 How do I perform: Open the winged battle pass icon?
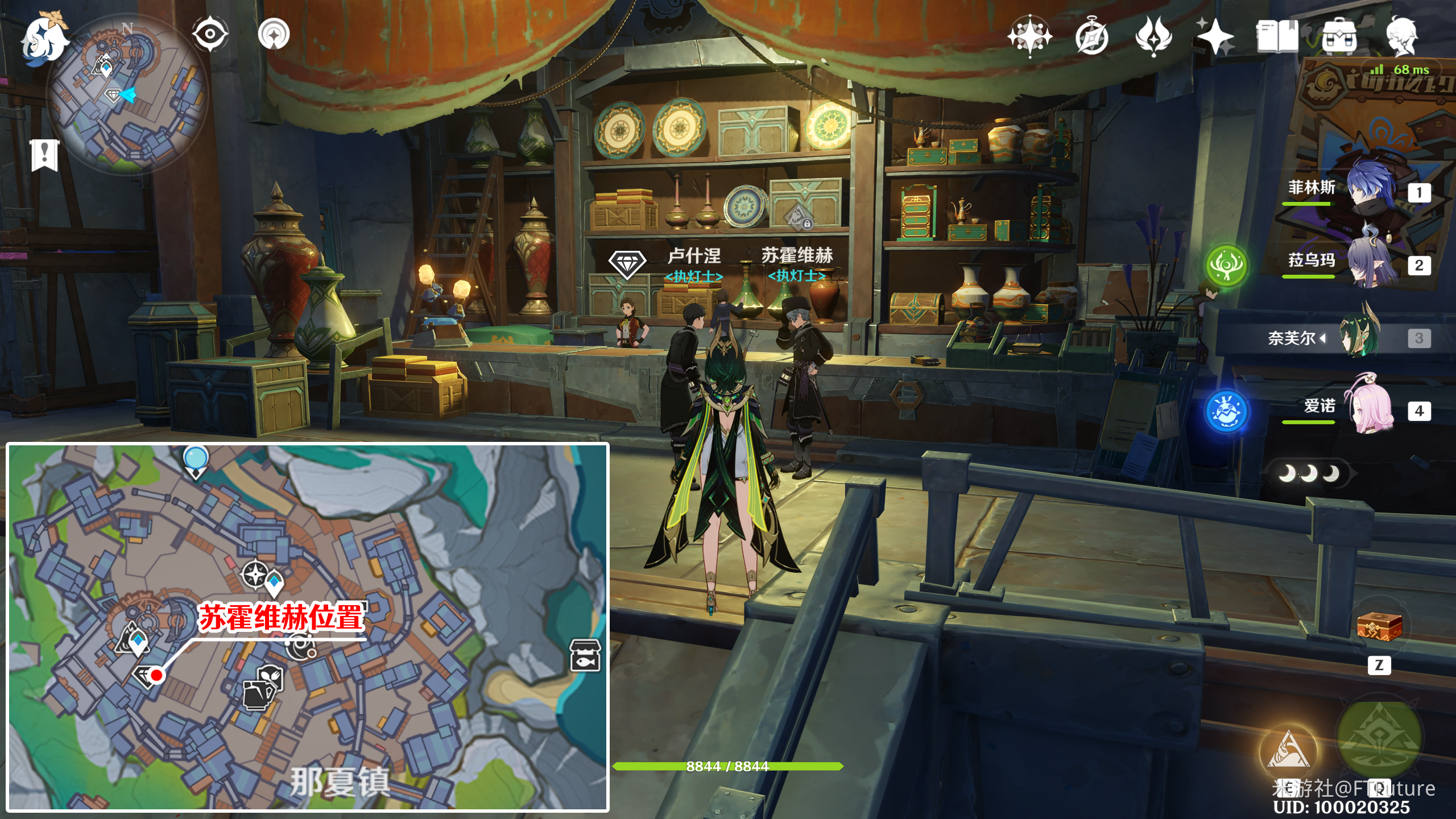click(x=1153, y=36)
